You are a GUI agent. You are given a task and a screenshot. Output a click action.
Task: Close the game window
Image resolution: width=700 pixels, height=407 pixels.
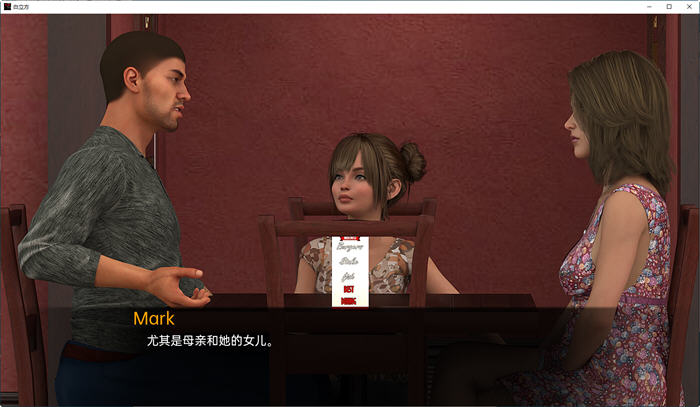click(688, 6)
